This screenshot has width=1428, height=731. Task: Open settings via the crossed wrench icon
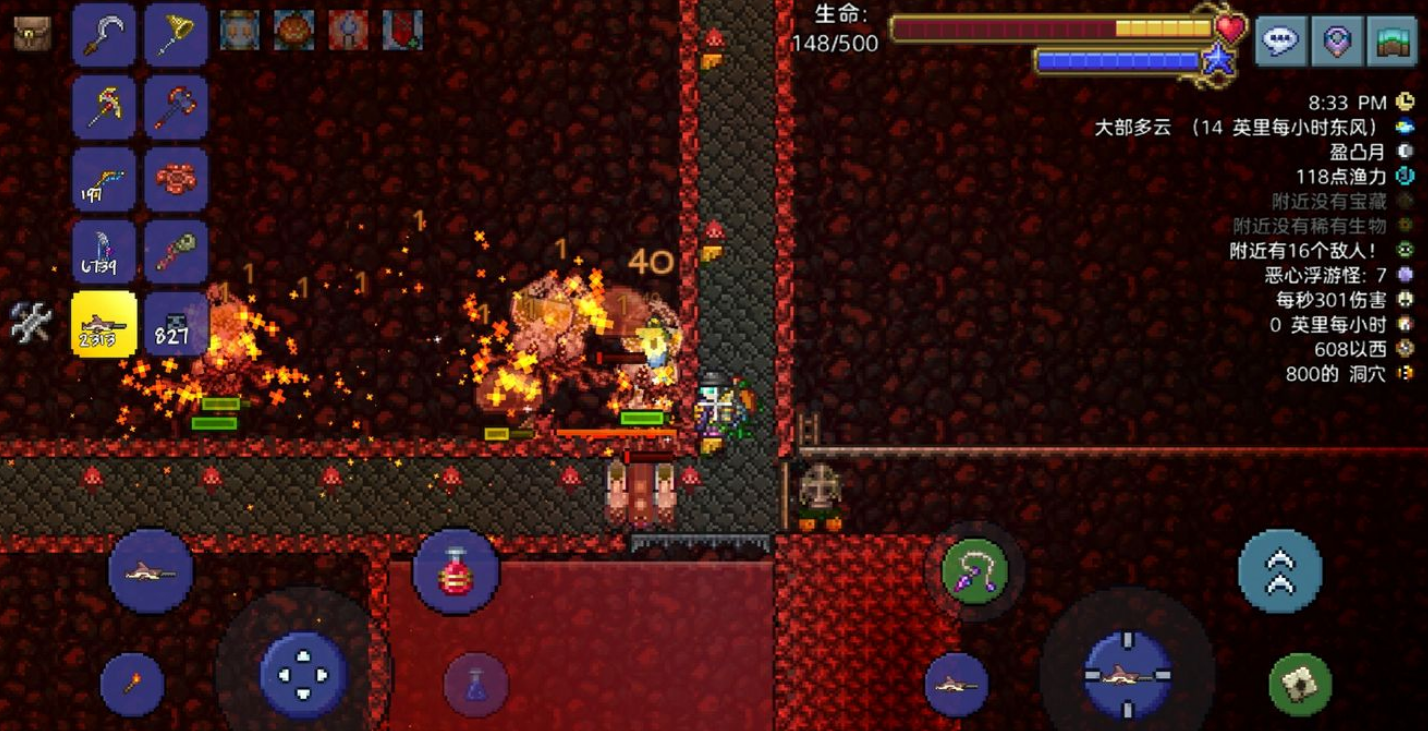click(x=30, y=322)
